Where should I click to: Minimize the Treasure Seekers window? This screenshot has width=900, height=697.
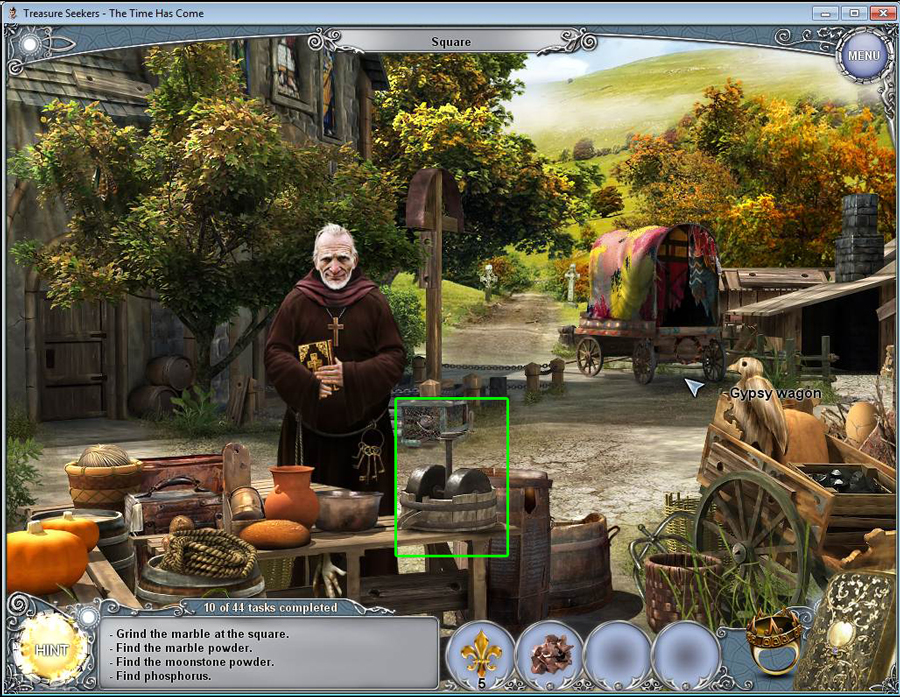(827, 12)
